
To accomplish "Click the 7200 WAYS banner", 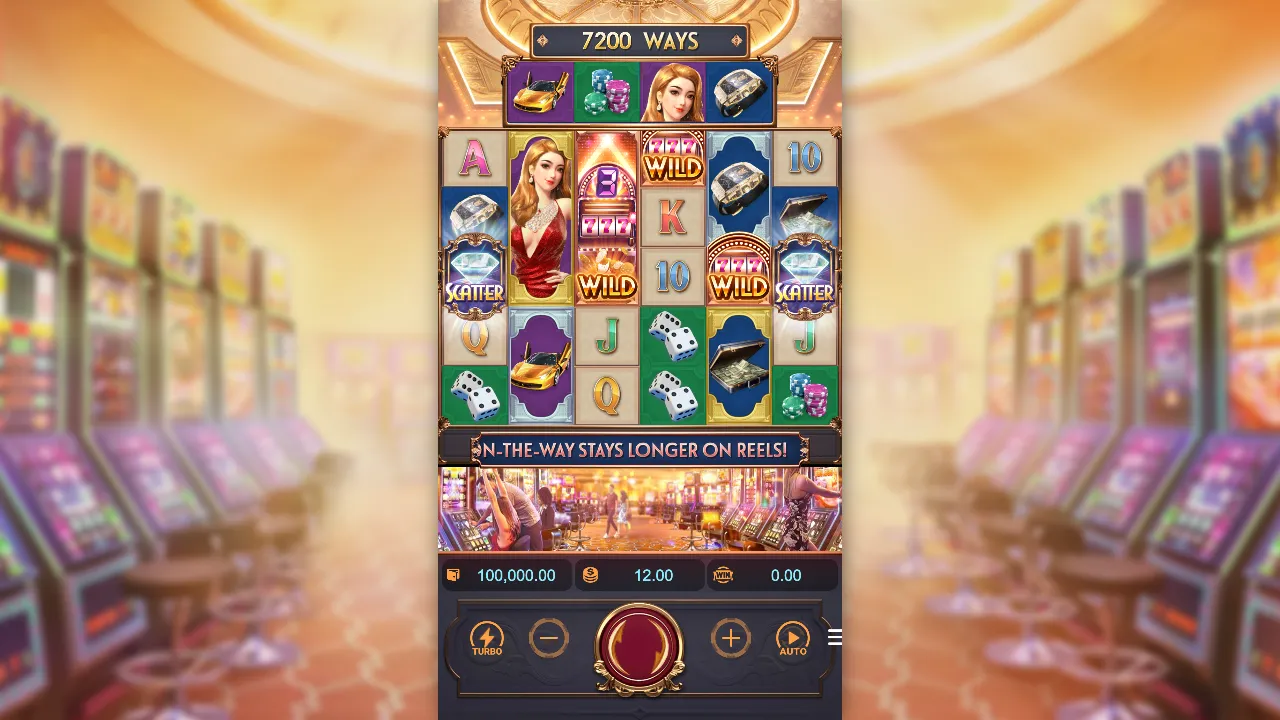I will pyautogui.click(x=639, y=42).
